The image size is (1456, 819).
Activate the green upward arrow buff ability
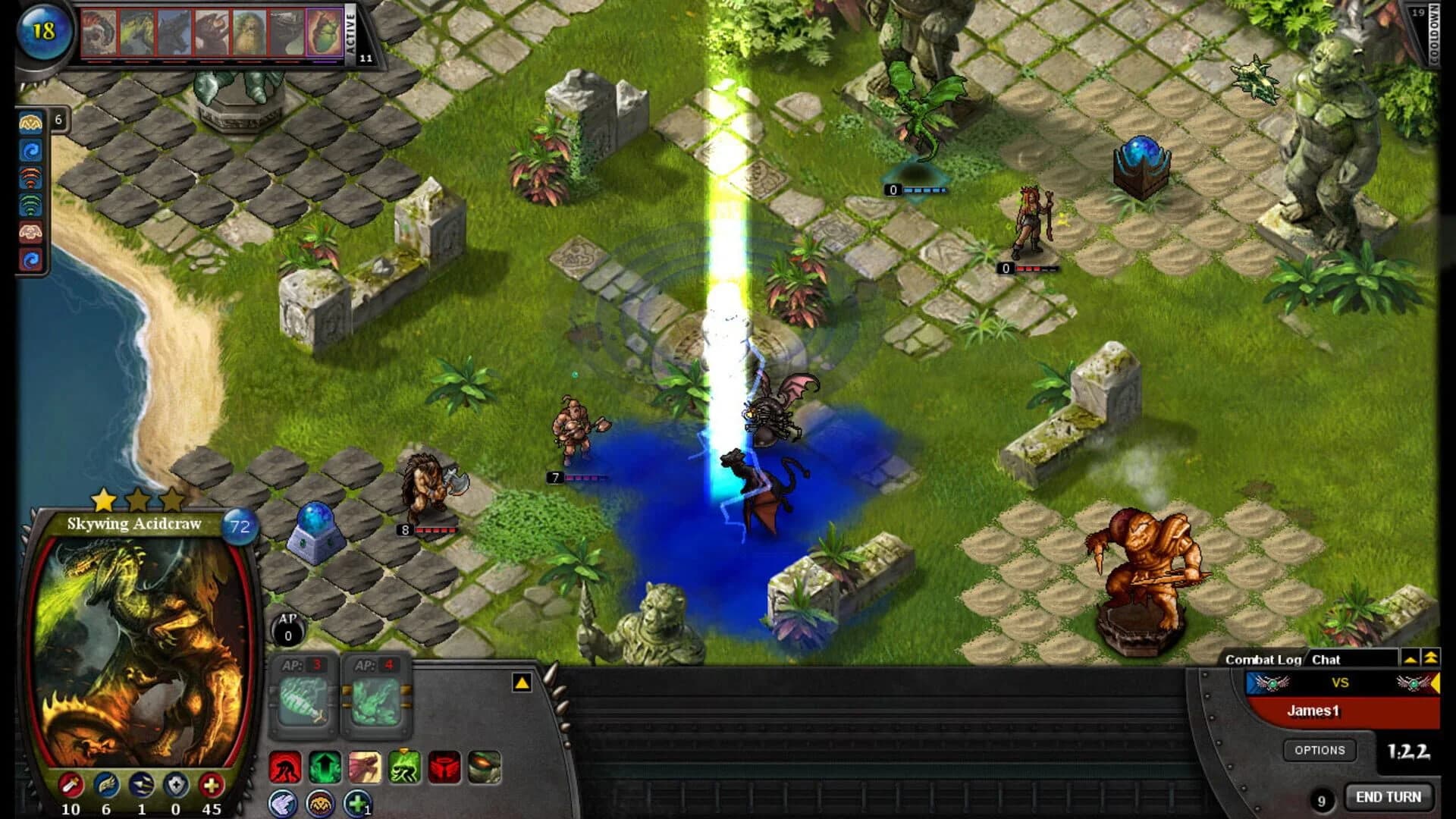coord(325,766)
